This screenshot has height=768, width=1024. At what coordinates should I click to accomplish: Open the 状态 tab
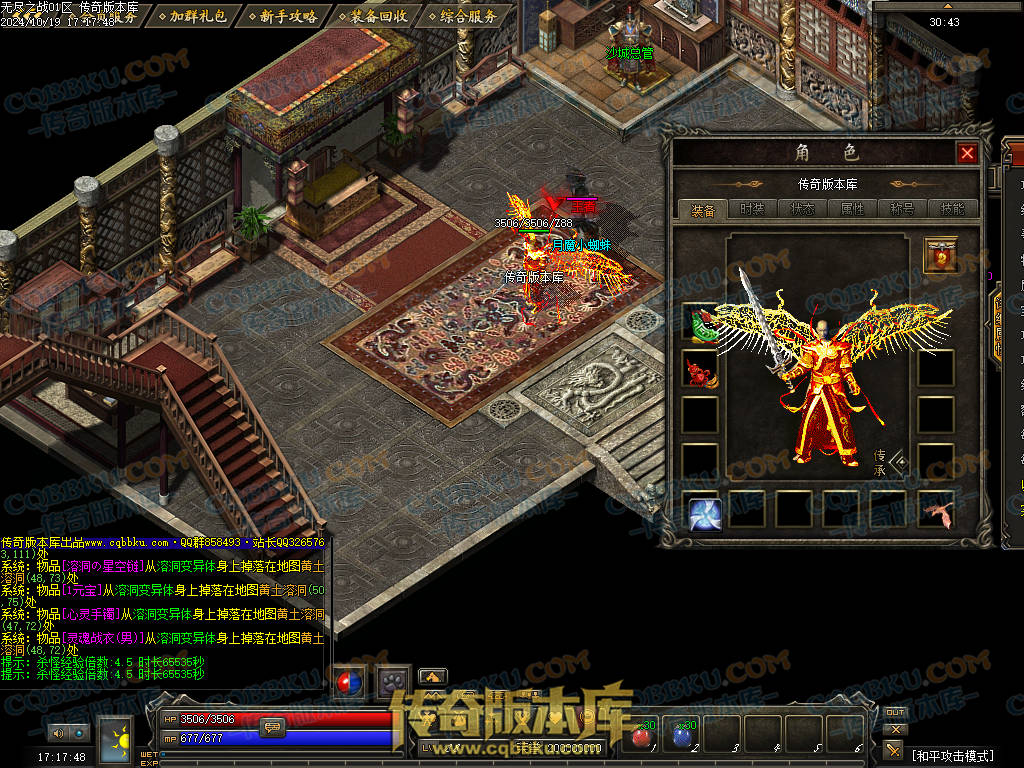(x=802, y=209)
